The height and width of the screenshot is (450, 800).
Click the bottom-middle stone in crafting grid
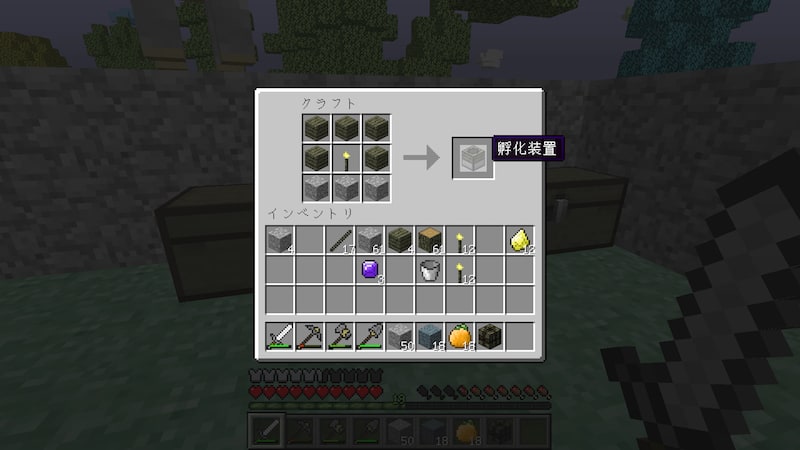[x=346, y=187]
